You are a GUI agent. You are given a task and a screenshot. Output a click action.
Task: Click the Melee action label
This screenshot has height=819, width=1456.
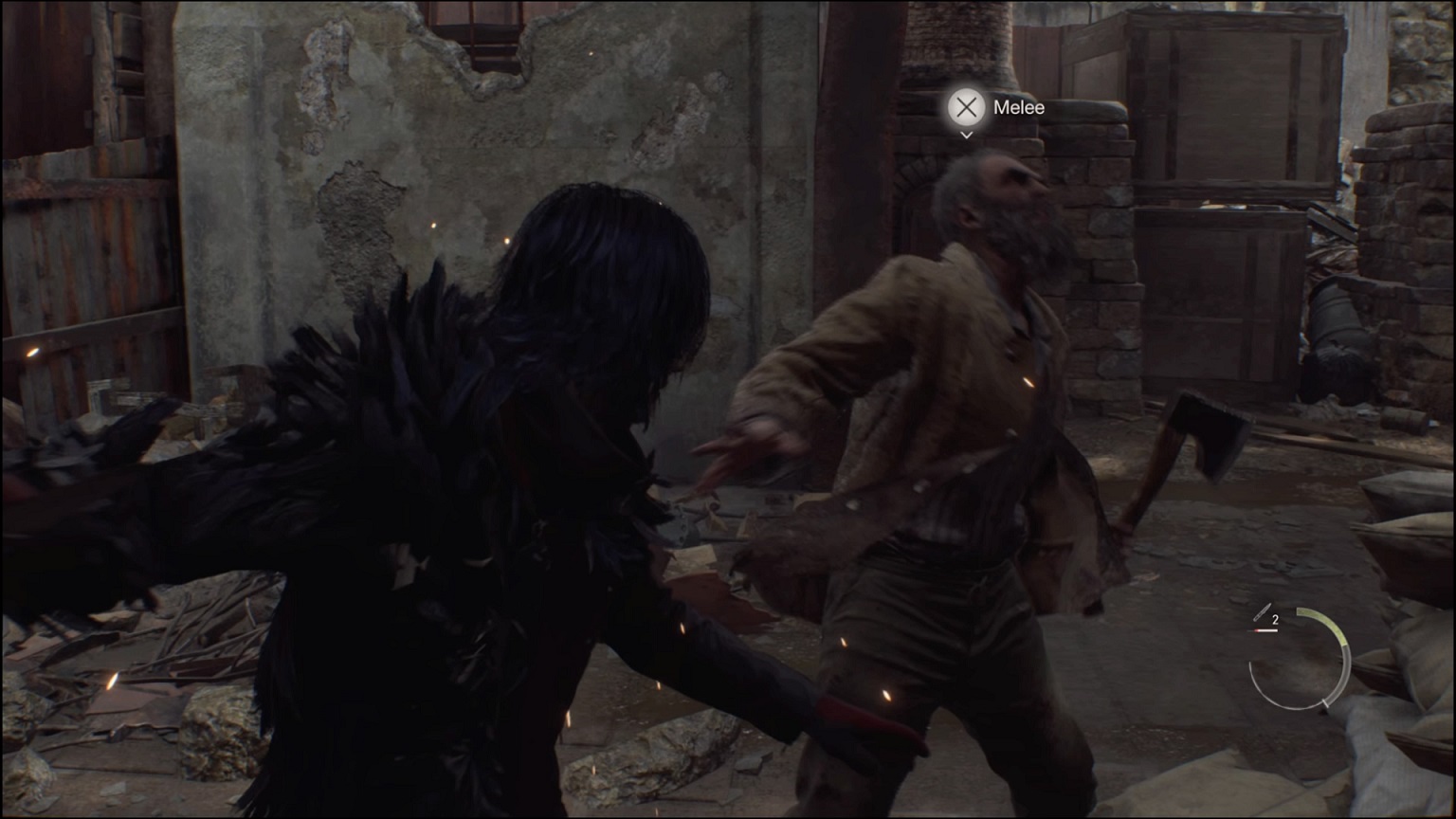point(1018,107)
